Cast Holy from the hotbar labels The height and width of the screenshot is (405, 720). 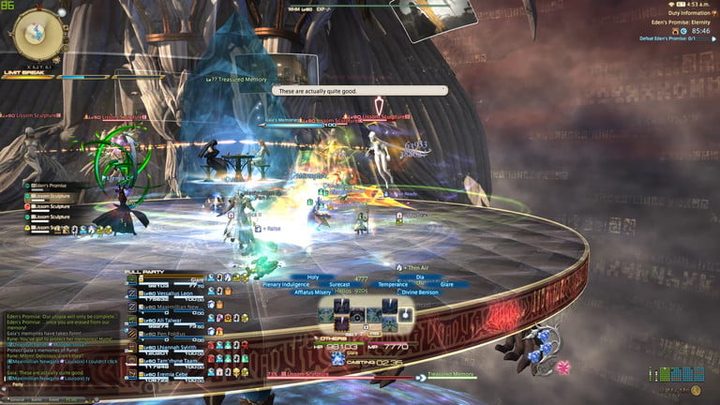coord(313,277)
